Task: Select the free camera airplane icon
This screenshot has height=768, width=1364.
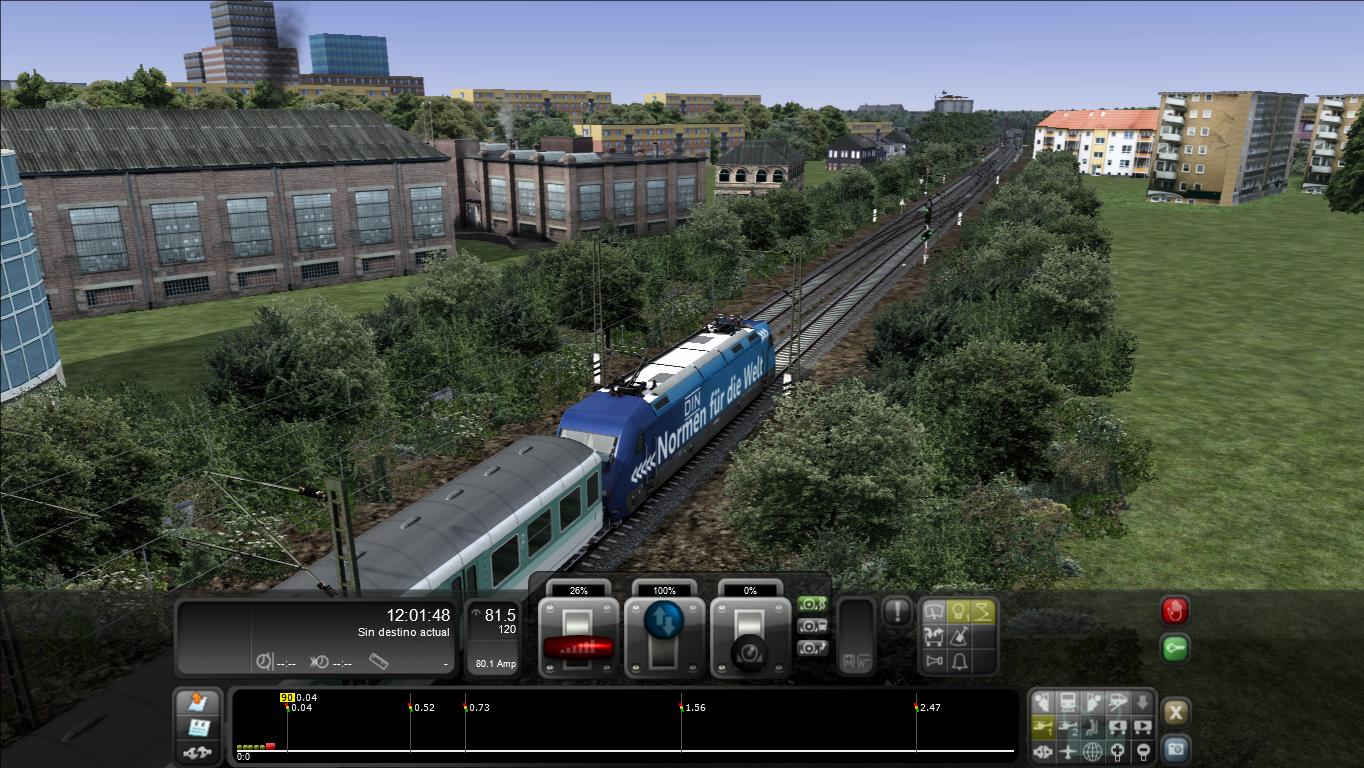Action: 1068,751
